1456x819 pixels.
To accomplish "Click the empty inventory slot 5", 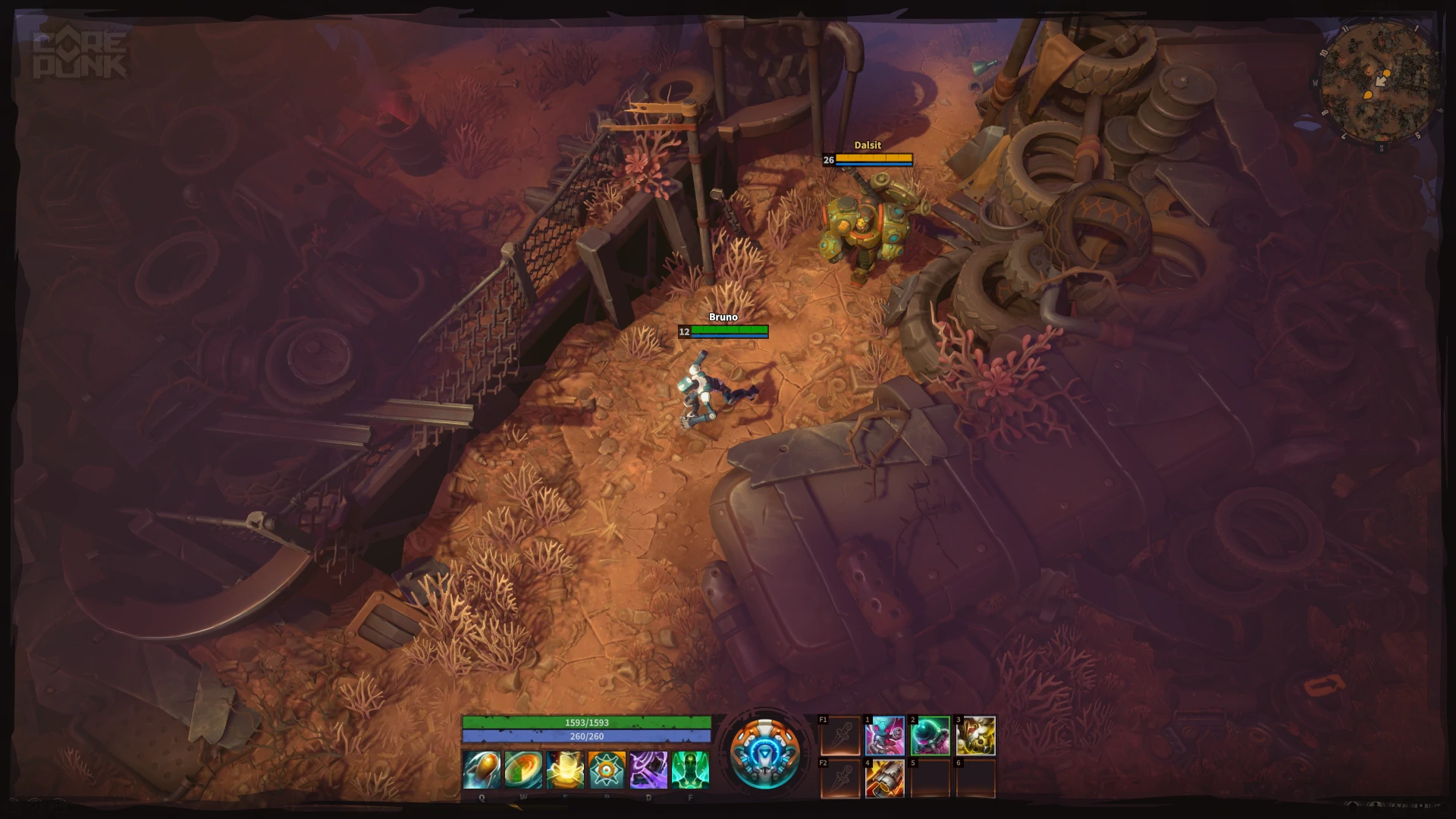I will 929,779.
